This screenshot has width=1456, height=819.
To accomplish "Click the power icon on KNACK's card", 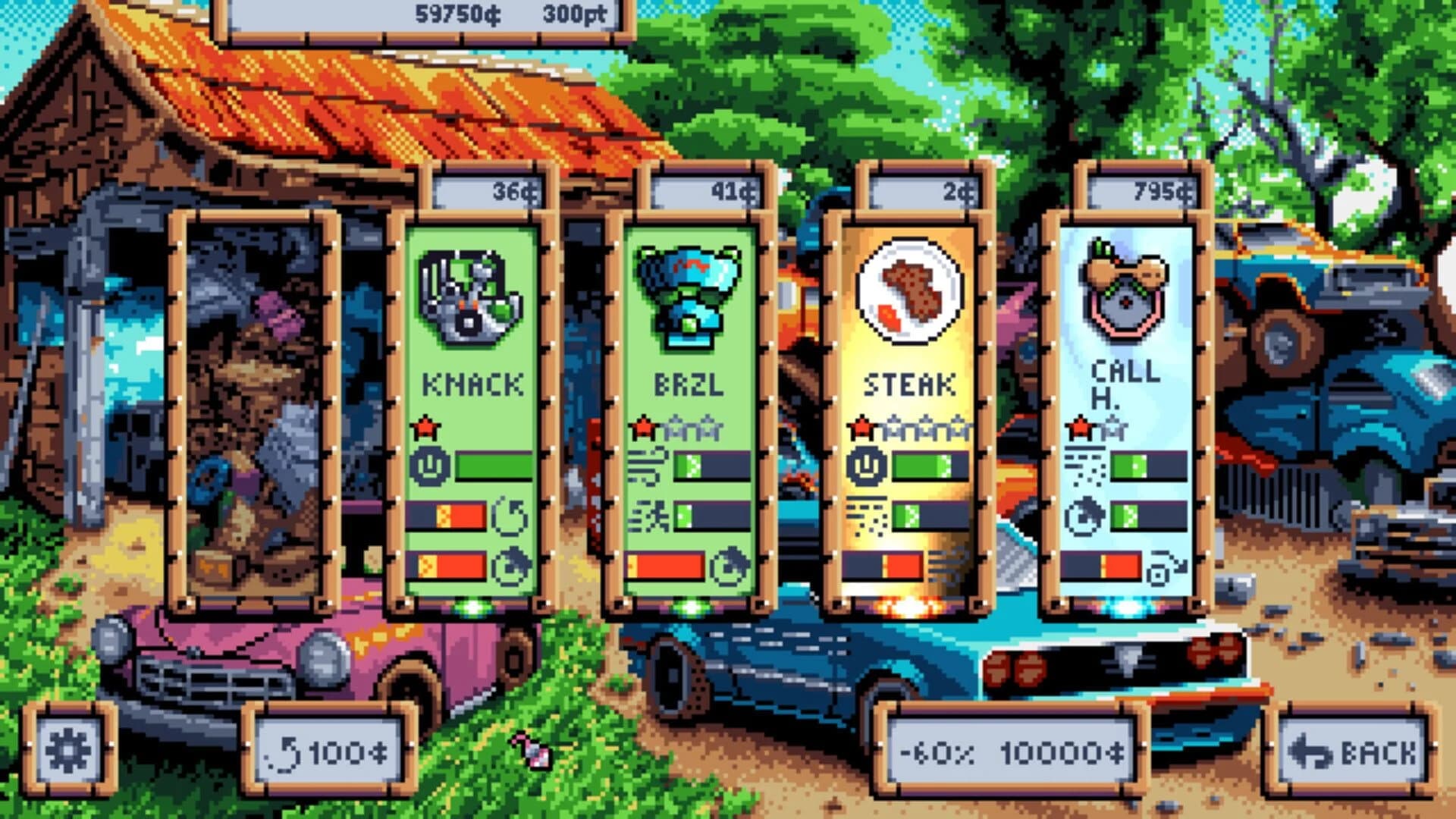I will tap(431, 464).
